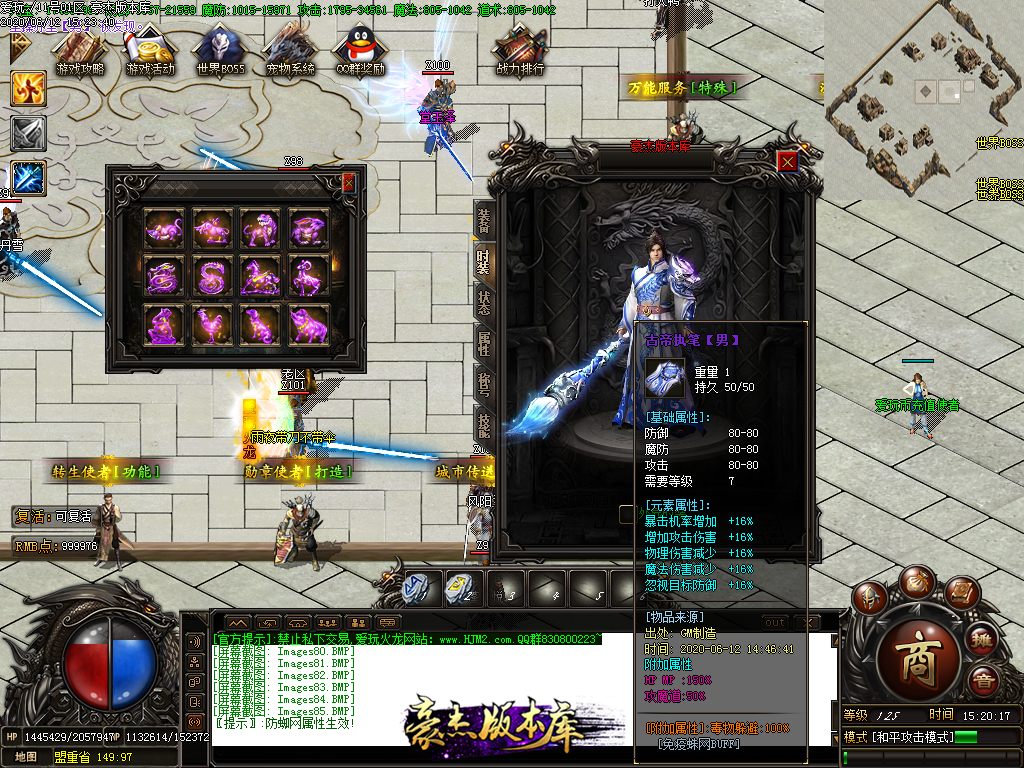Close the character equipment panel
This screenshot has width=1024, height=768.
tap(788, 161)
